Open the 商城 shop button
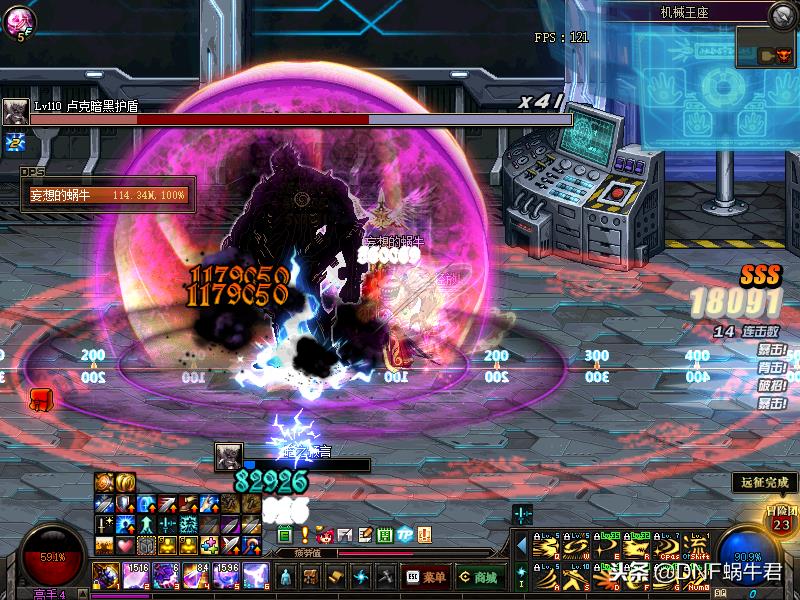The image size is (800, 600). [479, 577]
